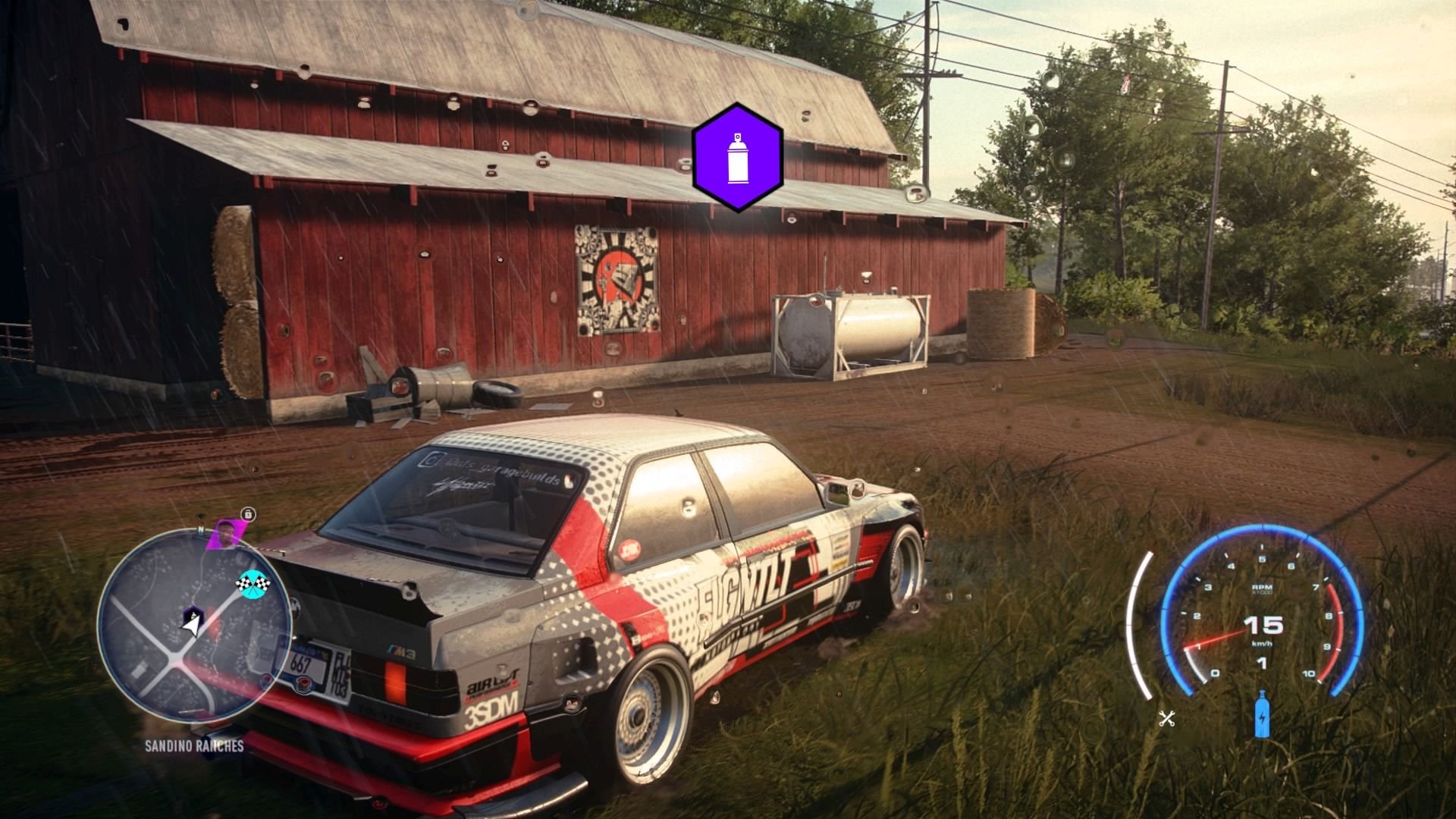Screen dimensions: 1456x819
Task: Click the speed readout showing 15 km/h
Action: tap(1263, 626)
